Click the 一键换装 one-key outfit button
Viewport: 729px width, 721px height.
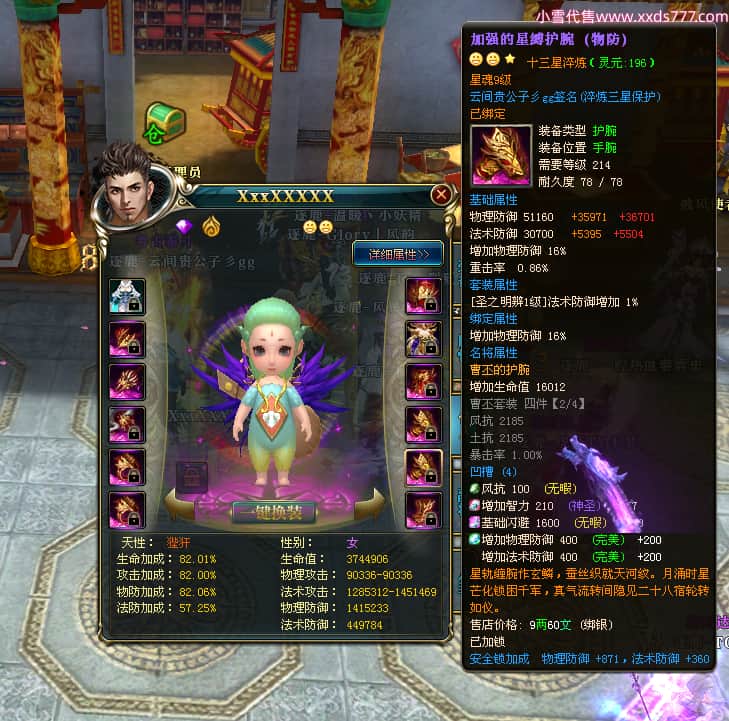[274, 512]
